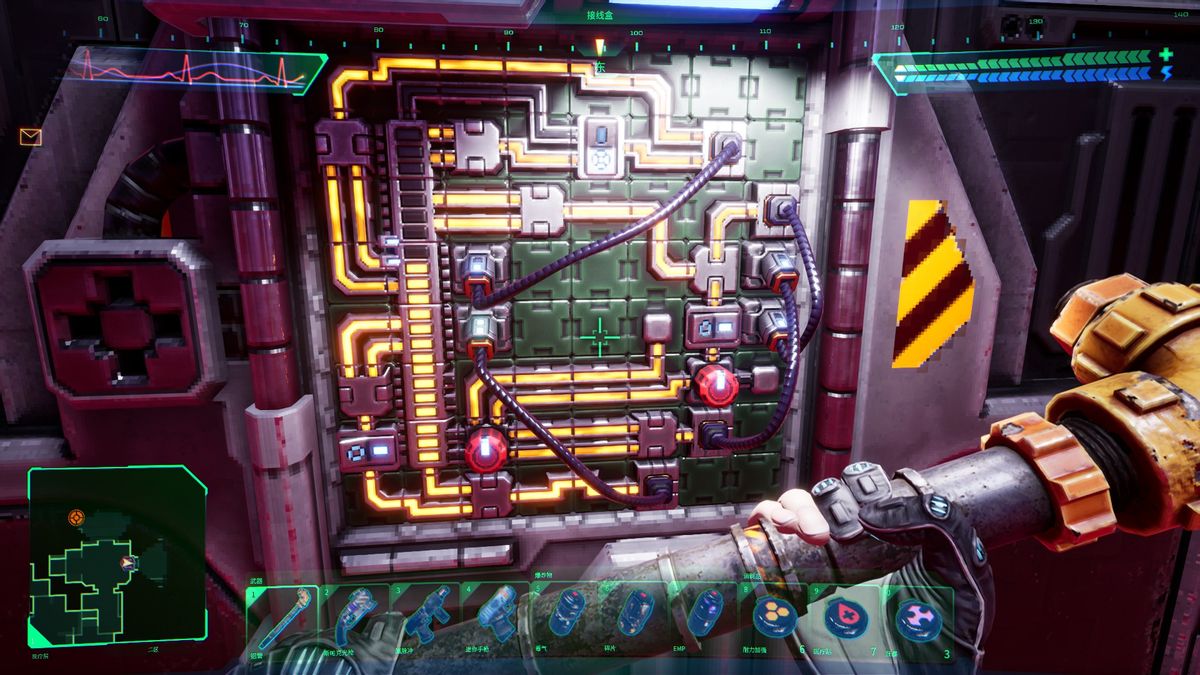Select the EMP grenade slot
Viewport: 1200px width, 675px height.
(706, 614)
